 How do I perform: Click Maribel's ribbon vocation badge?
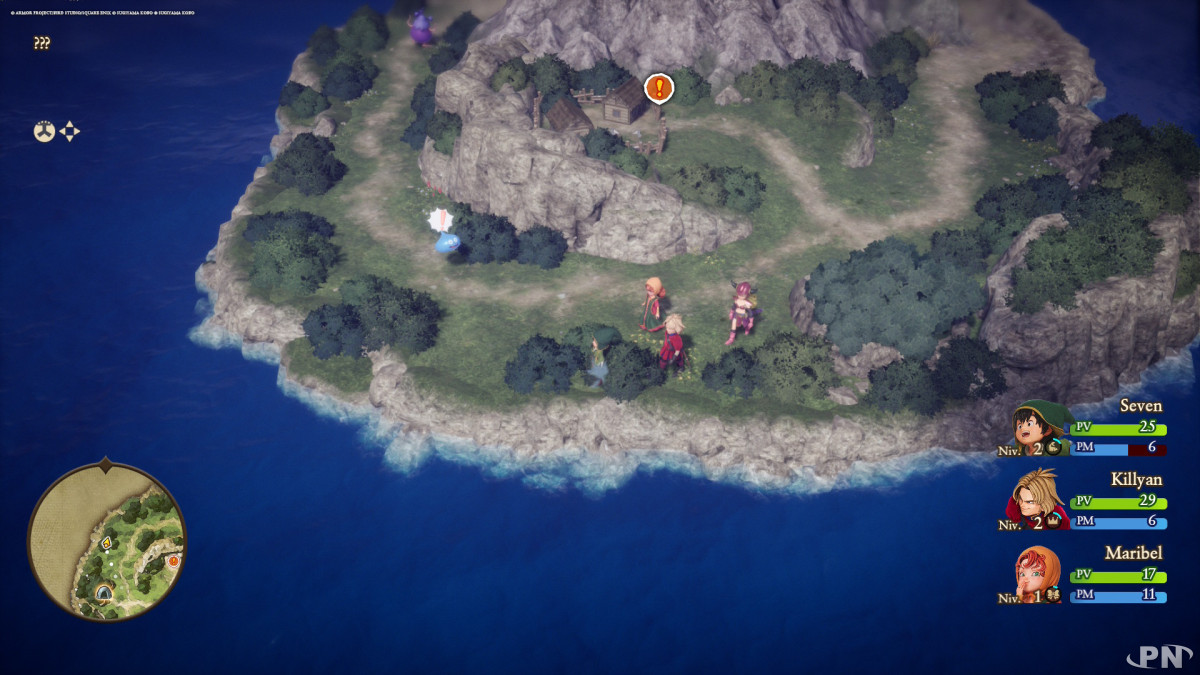coord(1054,596)
